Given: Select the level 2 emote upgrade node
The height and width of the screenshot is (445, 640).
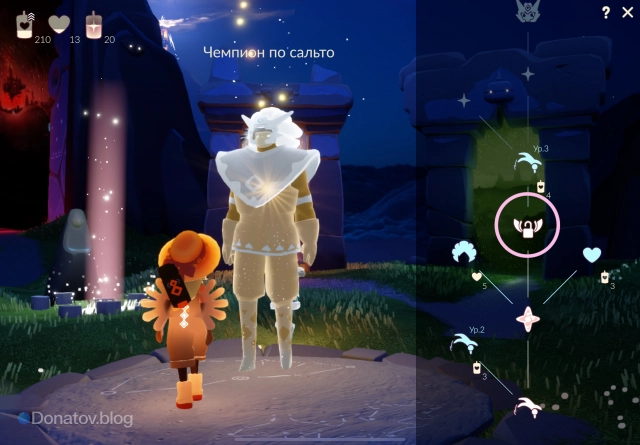Looking at the screenshot, I should coord(465,343).
